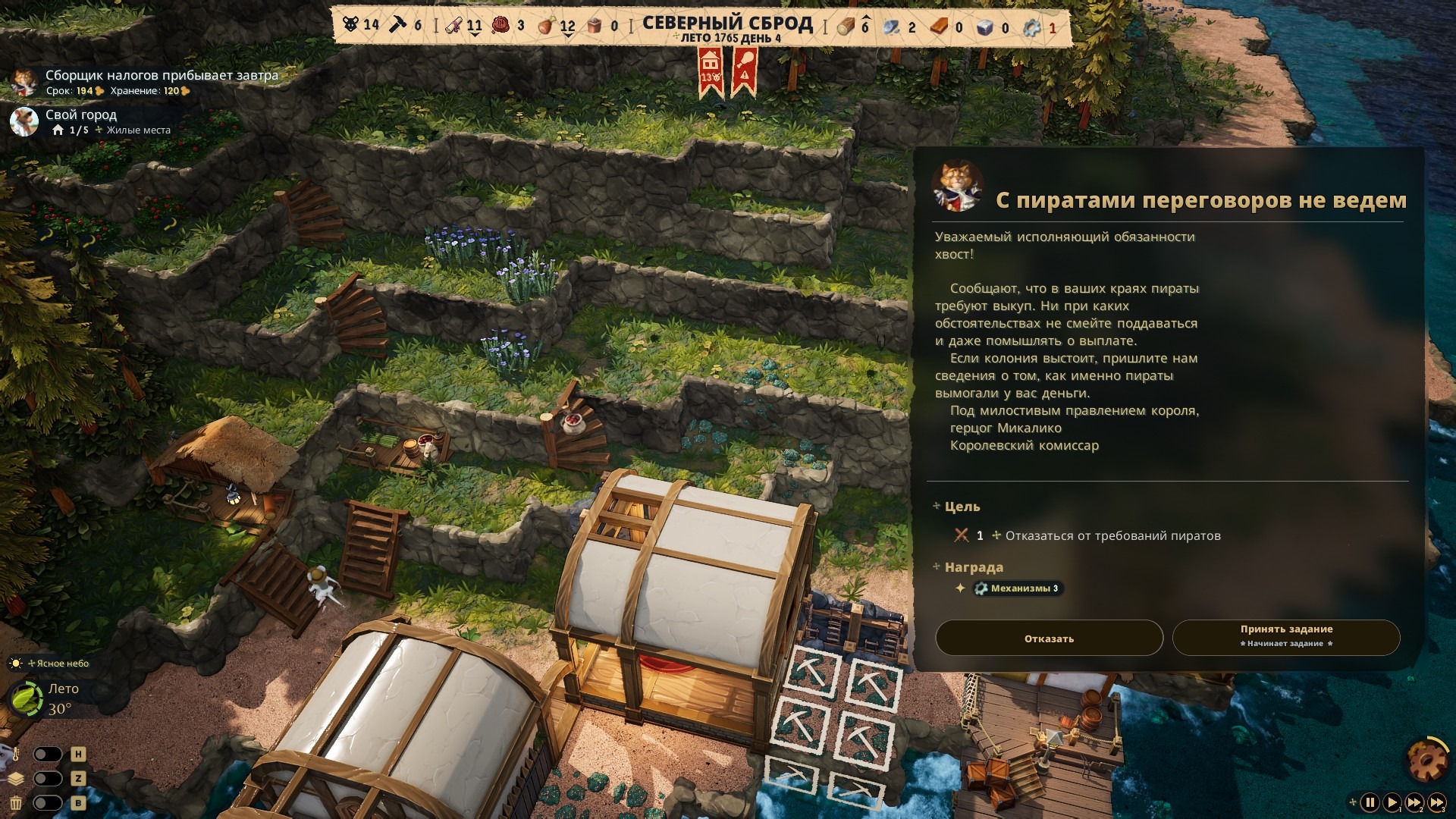Click the wood log resource icon
1456x819 pixels.
(x=845, y=27)
